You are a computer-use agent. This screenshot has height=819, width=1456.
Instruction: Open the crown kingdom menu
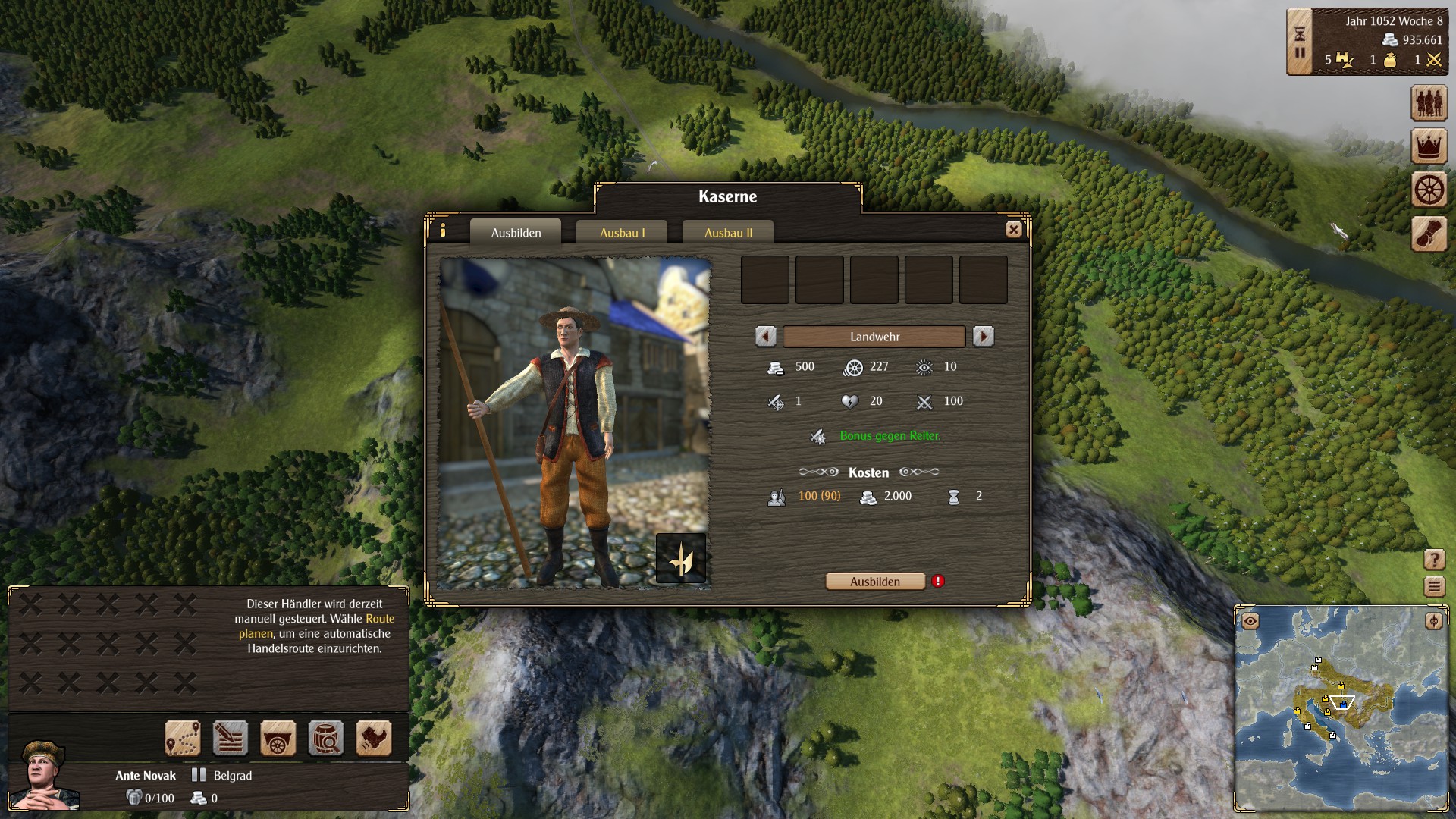coord(1429,146)
